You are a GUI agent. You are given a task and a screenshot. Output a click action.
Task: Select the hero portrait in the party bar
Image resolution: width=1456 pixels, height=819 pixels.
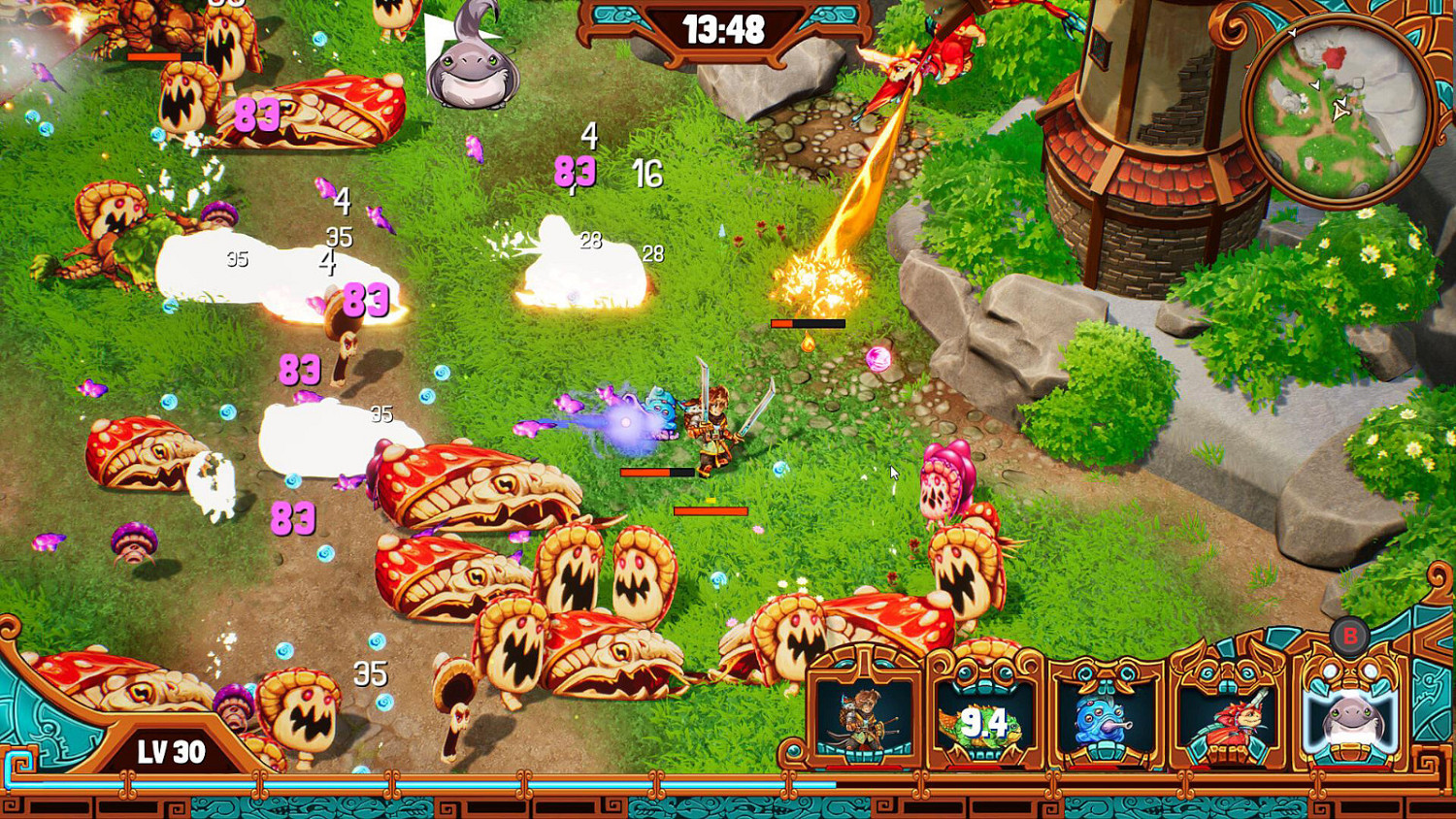pos(863,723)
